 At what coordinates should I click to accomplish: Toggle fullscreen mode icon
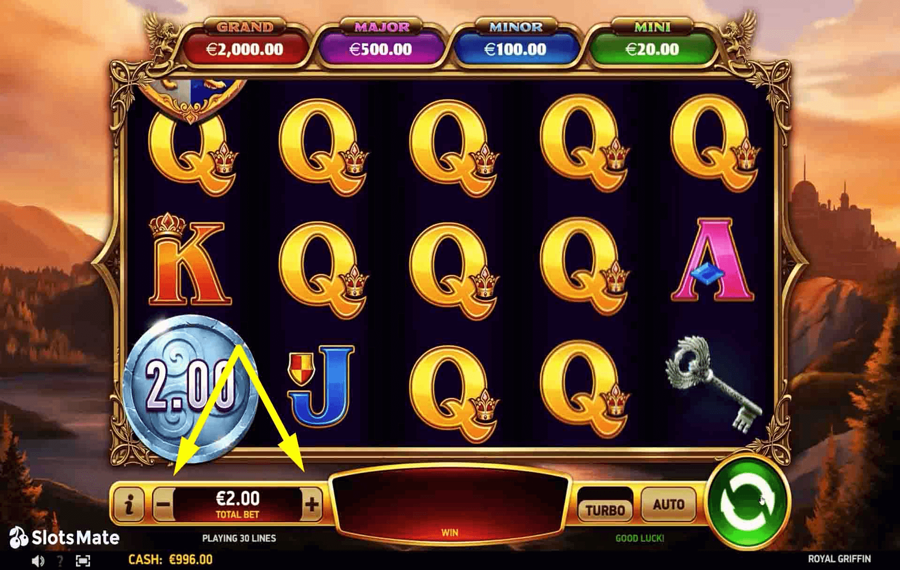point(83,561)
